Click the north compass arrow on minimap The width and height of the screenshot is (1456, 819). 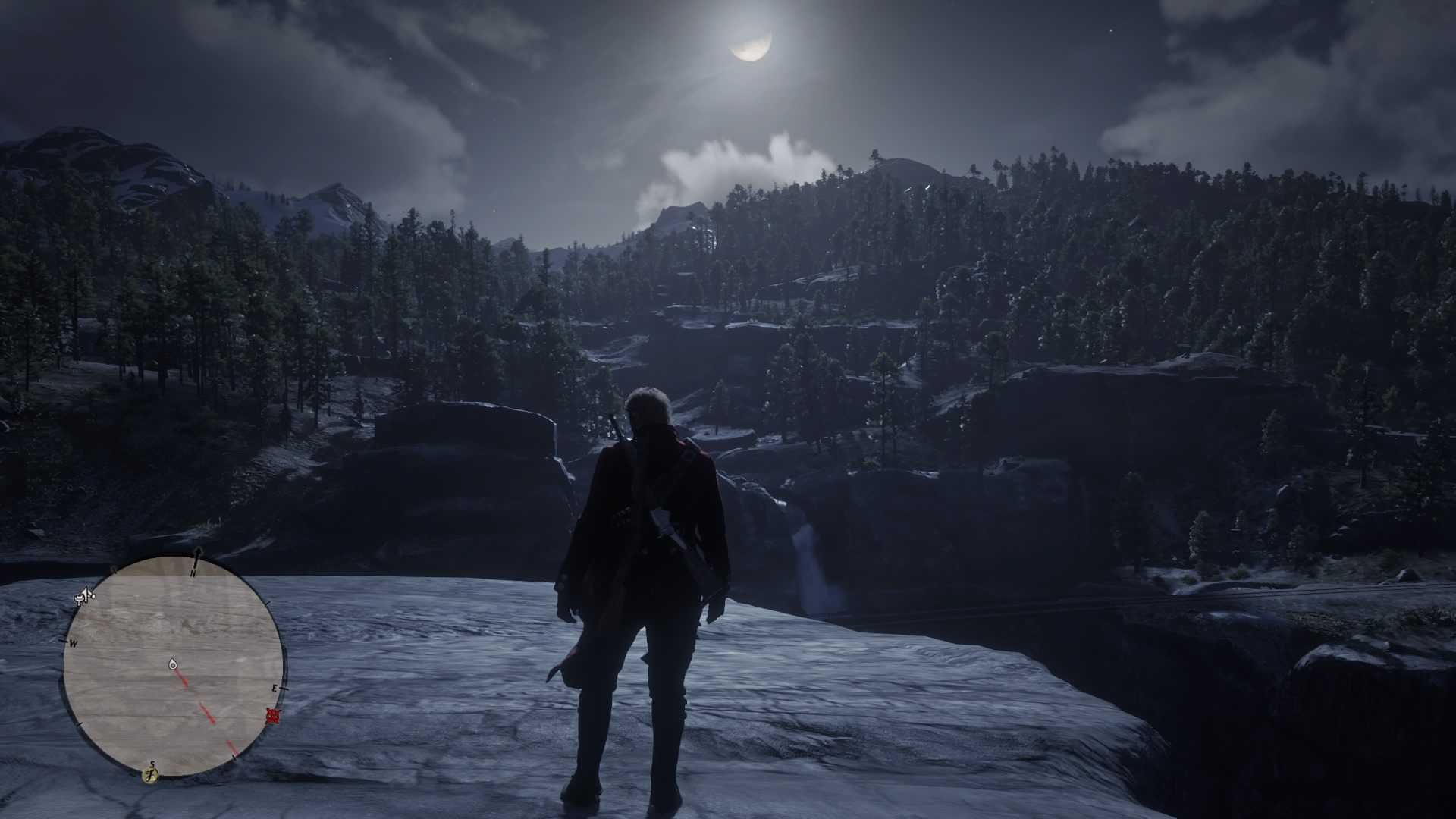198,559
